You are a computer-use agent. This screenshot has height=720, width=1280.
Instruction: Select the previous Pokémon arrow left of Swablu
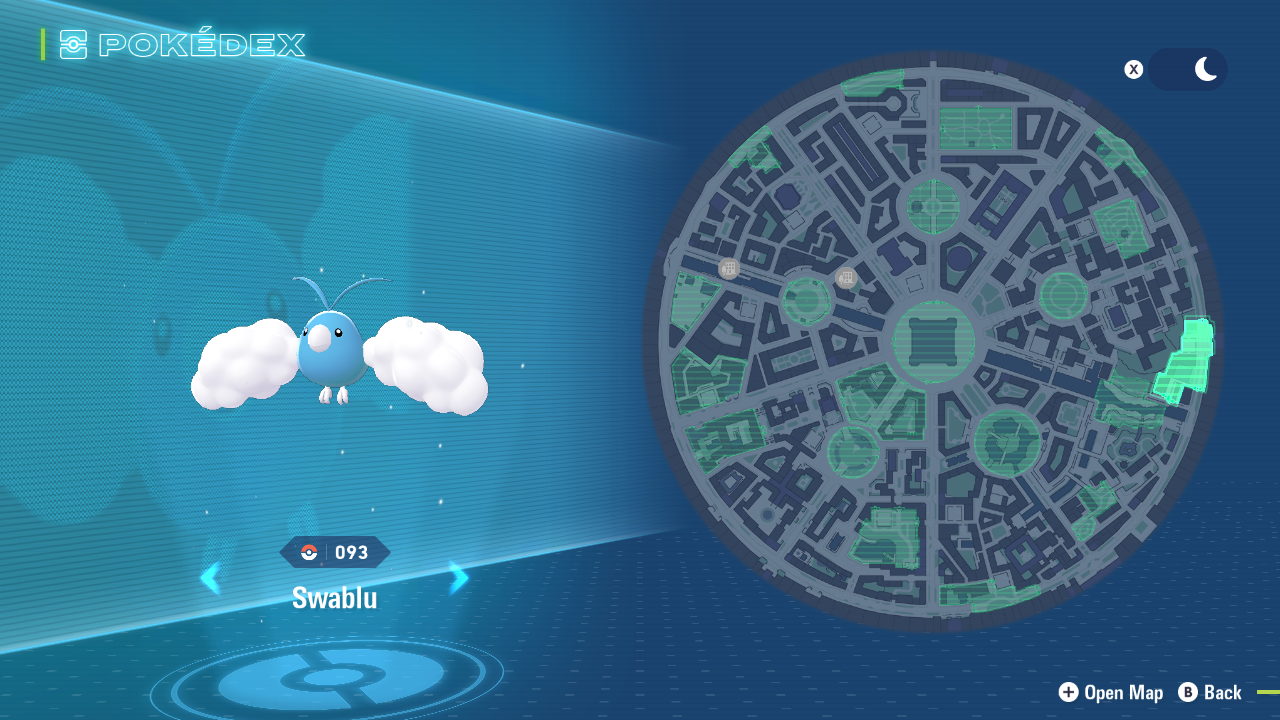pos(211,578)
